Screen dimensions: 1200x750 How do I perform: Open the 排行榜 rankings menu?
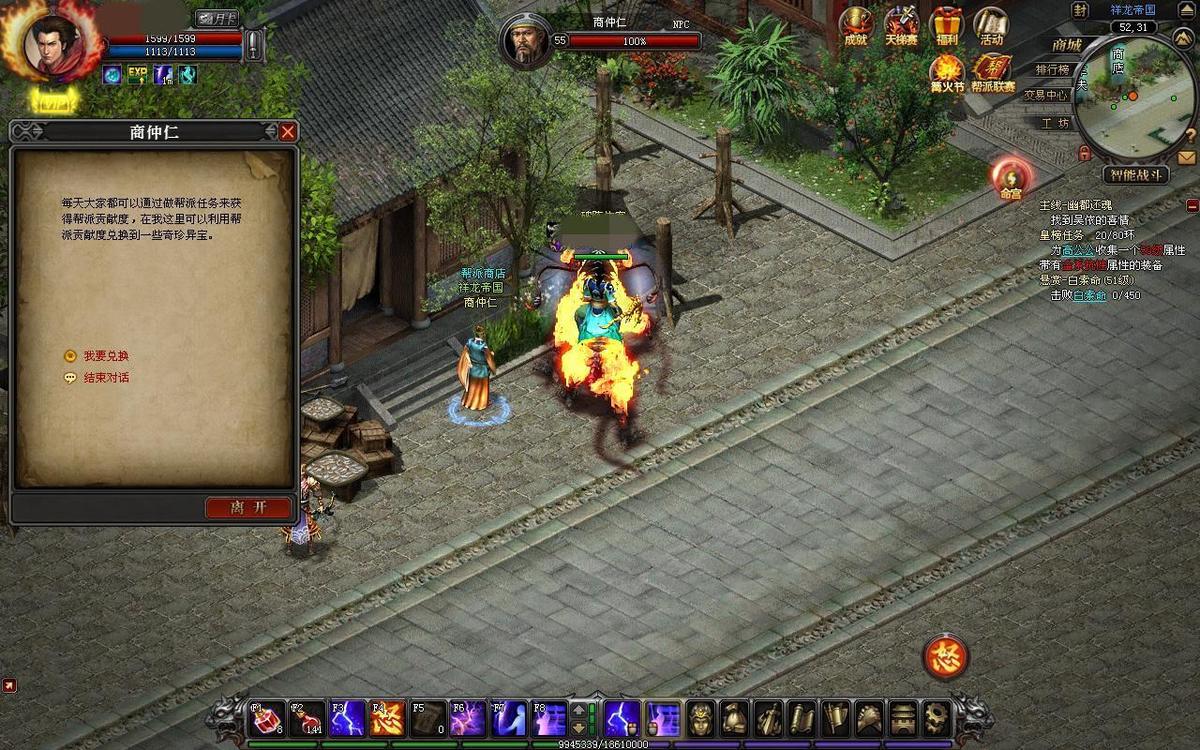point(1052,70)
